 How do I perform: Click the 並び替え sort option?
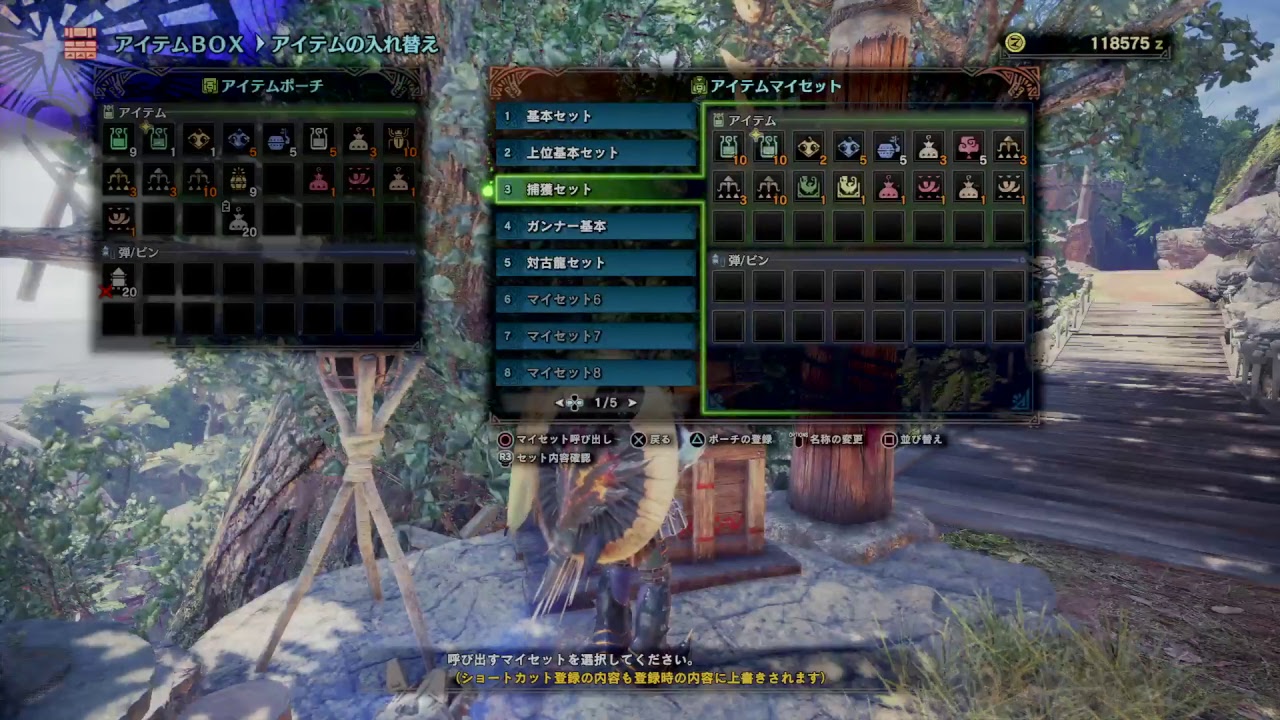pyautogui.click(x=919, y=440)
